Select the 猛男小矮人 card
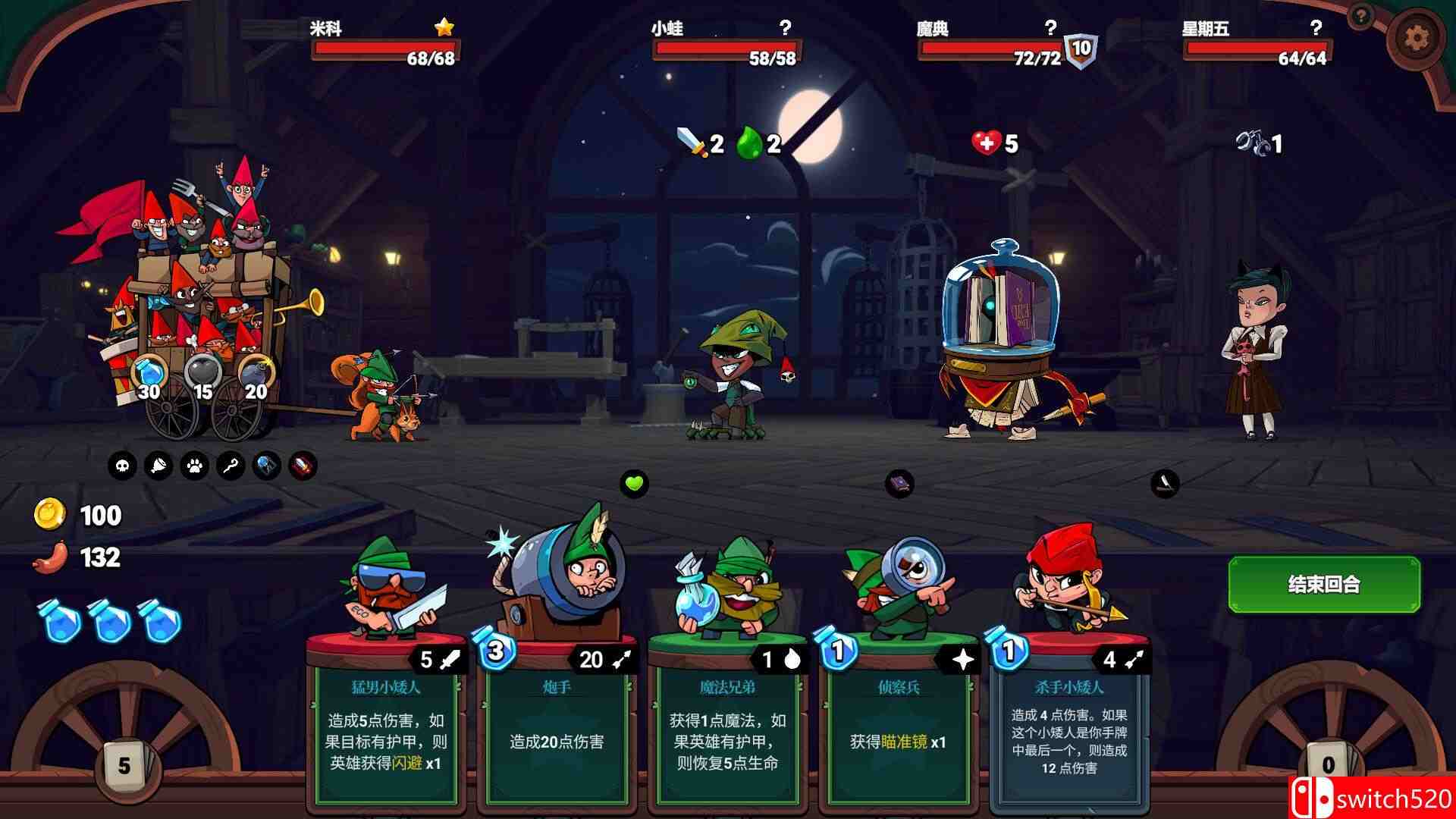 [387, 728]
